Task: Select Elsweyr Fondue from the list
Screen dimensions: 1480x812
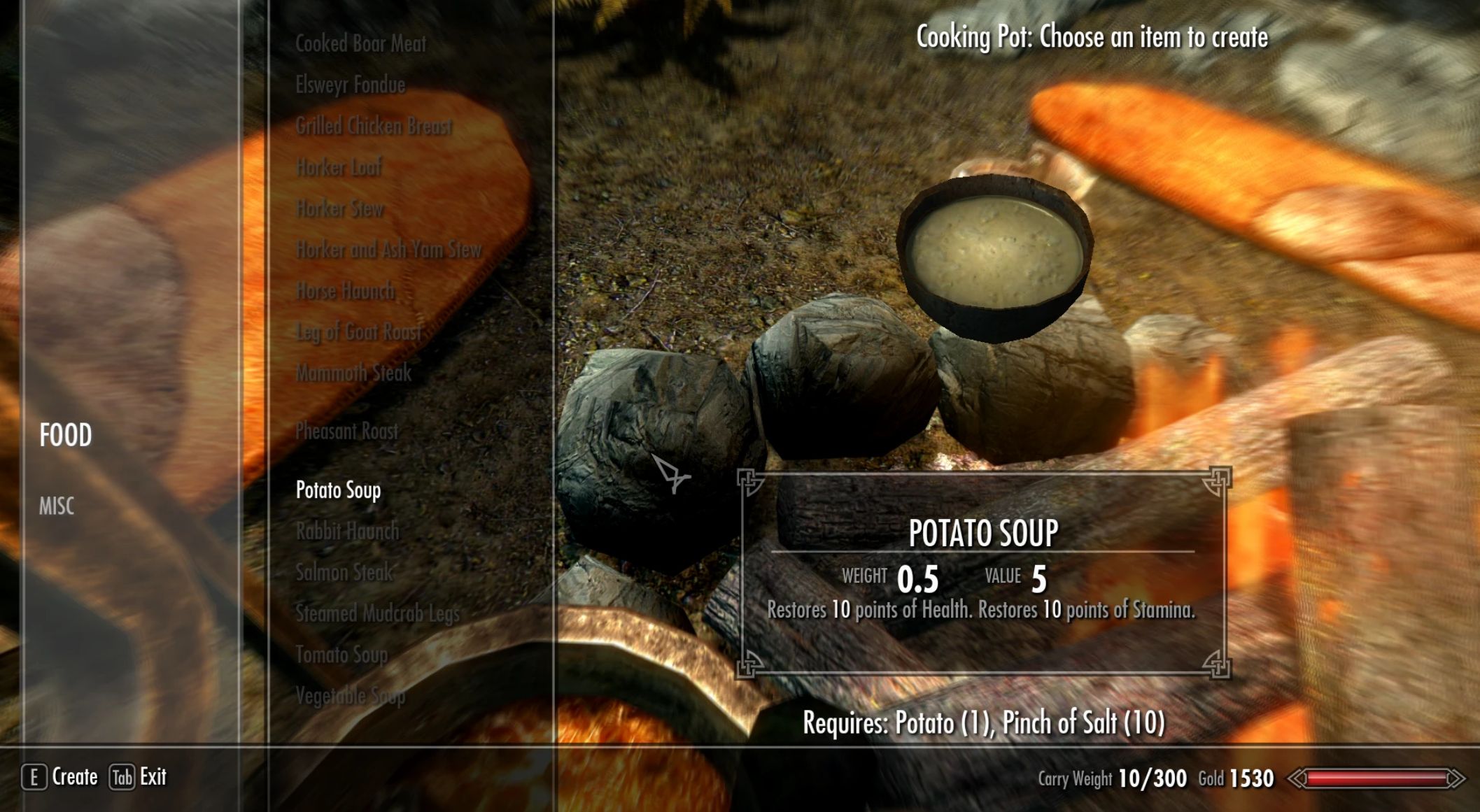Action: click(350, 85)
